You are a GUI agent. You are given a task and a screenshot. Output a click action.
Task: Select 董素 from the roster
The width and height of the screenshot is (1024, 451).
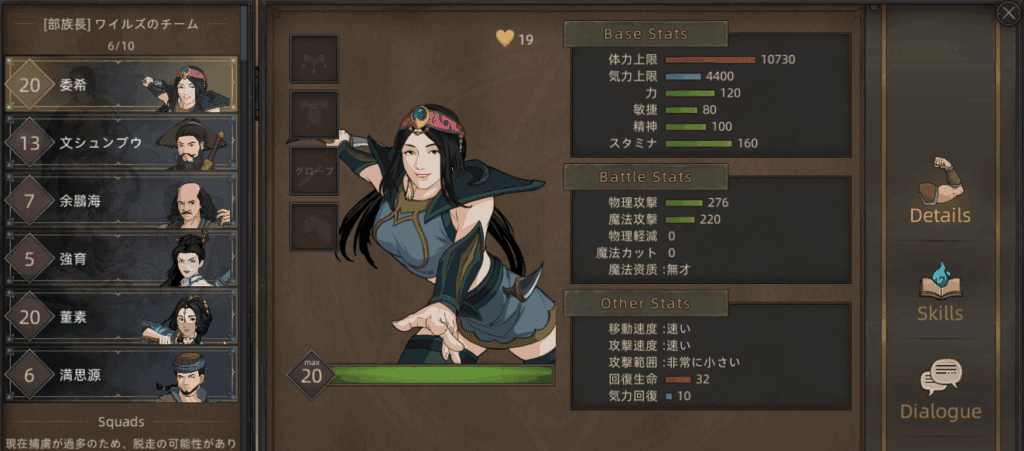point(120,317)
